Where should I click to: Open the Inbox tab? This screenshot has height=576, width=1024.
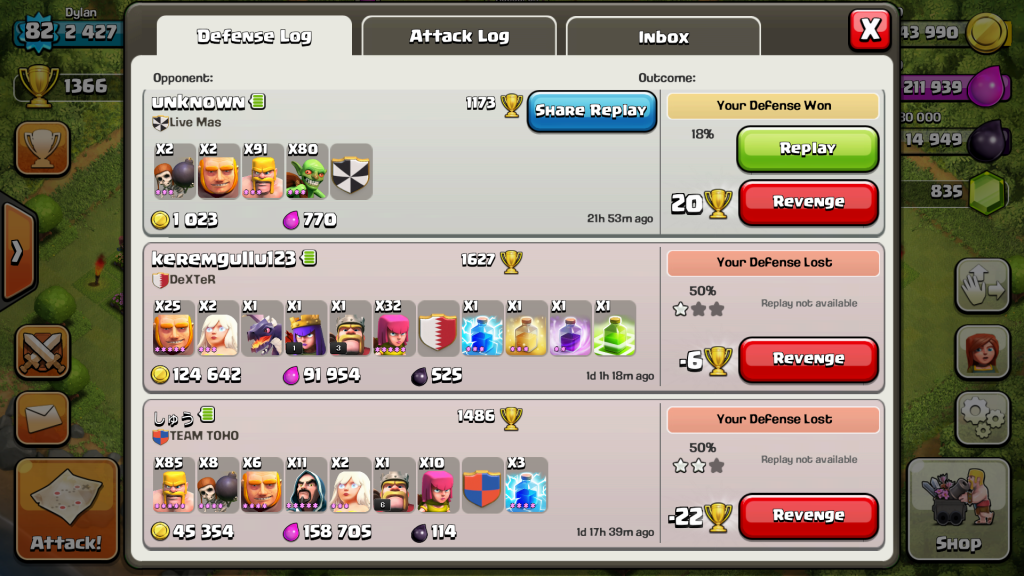[663, 38]
